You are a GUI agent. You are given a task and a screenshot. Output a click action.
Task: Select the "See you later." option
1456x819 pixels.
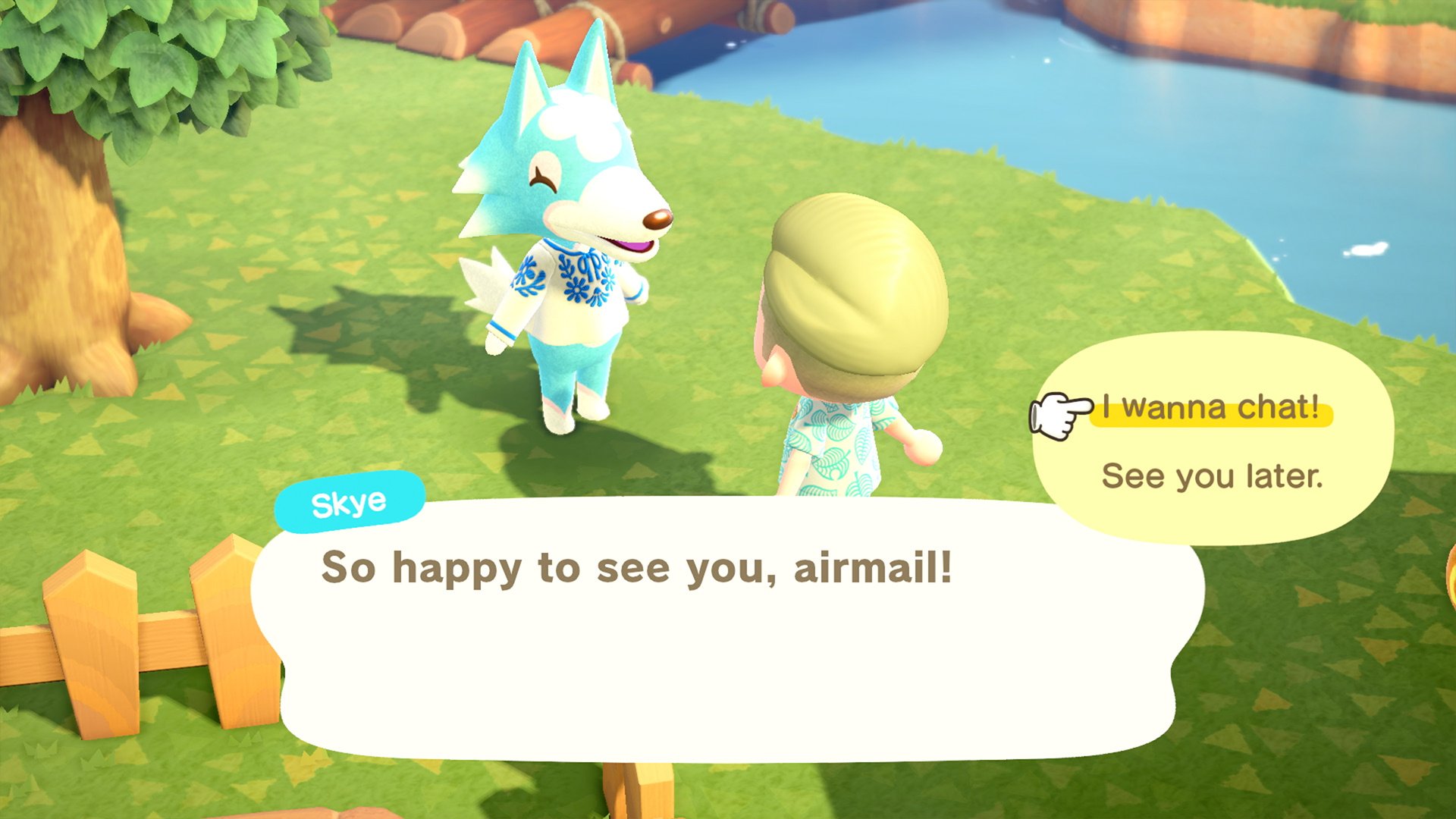coord(1212,476)
